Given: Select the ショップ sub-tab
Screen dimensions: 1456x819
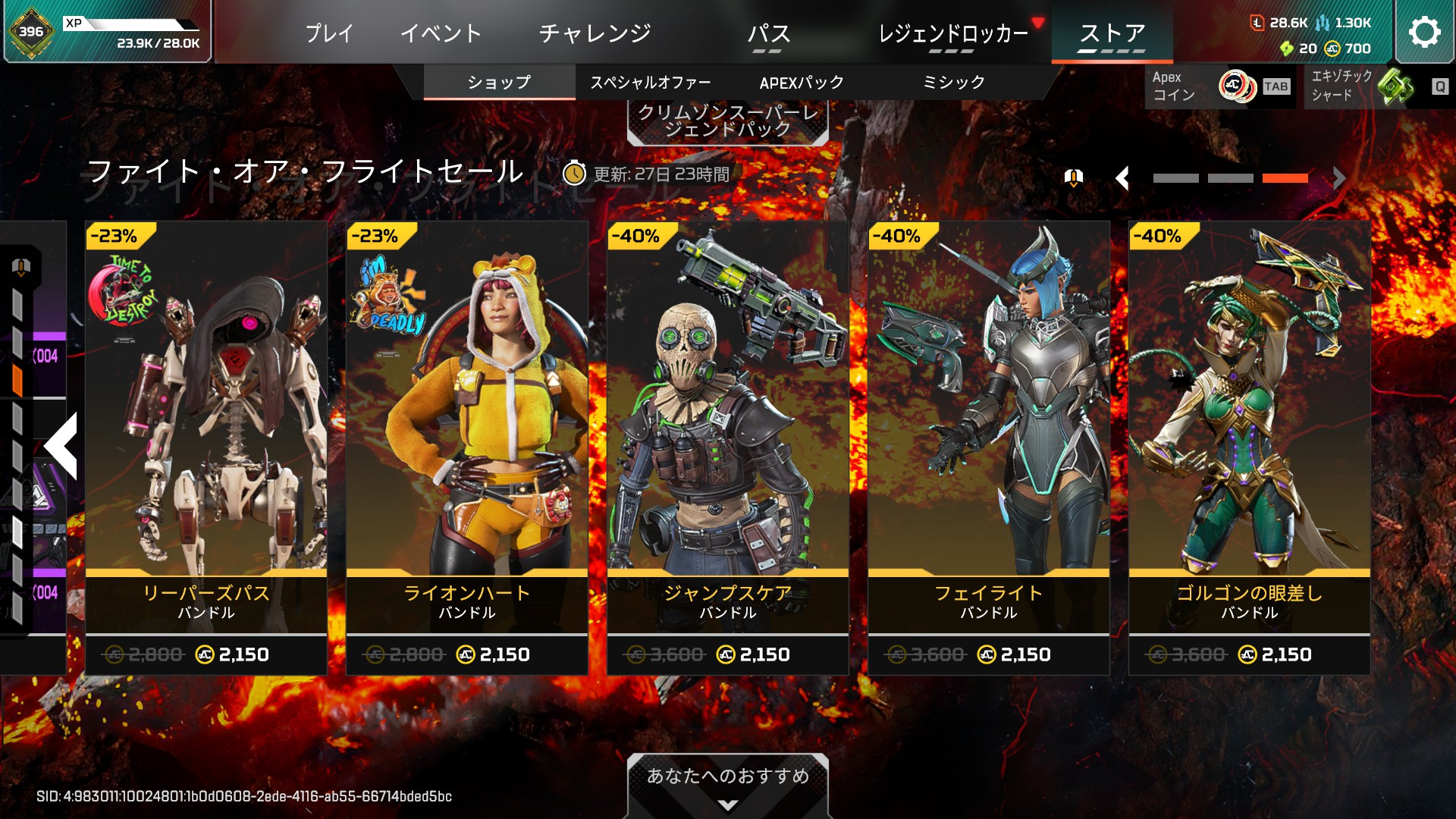Looking at the screenshot, I should coord(499,83).
